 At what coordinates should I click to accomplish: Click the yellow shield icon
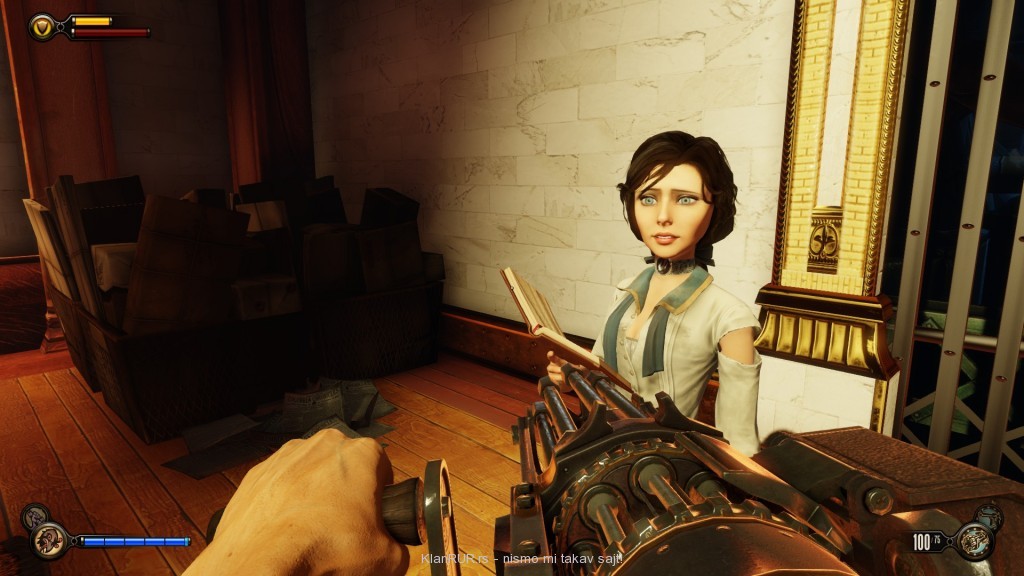43,26
